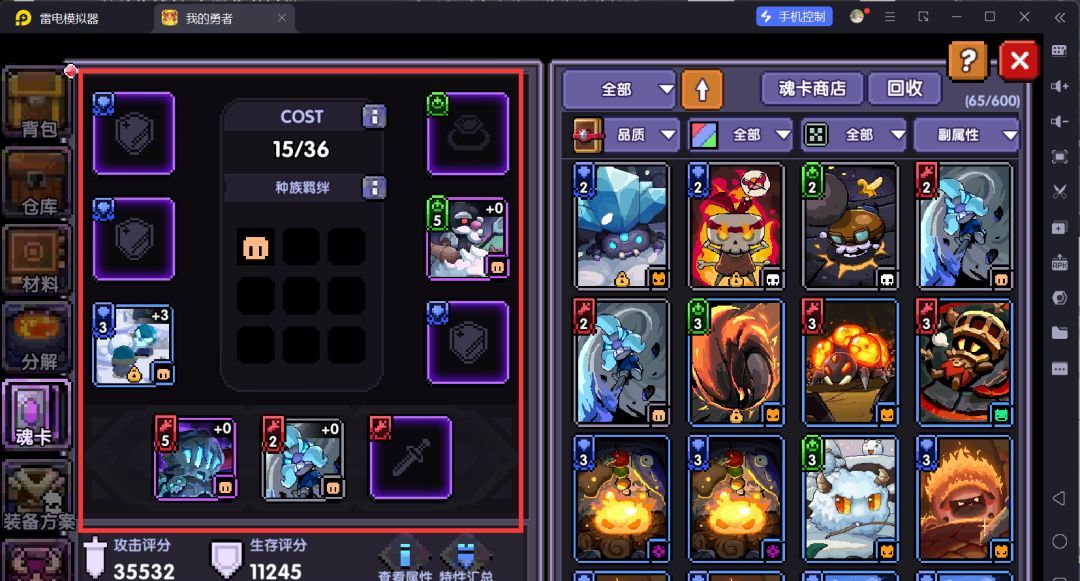Expand the 副属性 sub-attribute filter
Screen dimensions: 1080x581
coord(967,135)
